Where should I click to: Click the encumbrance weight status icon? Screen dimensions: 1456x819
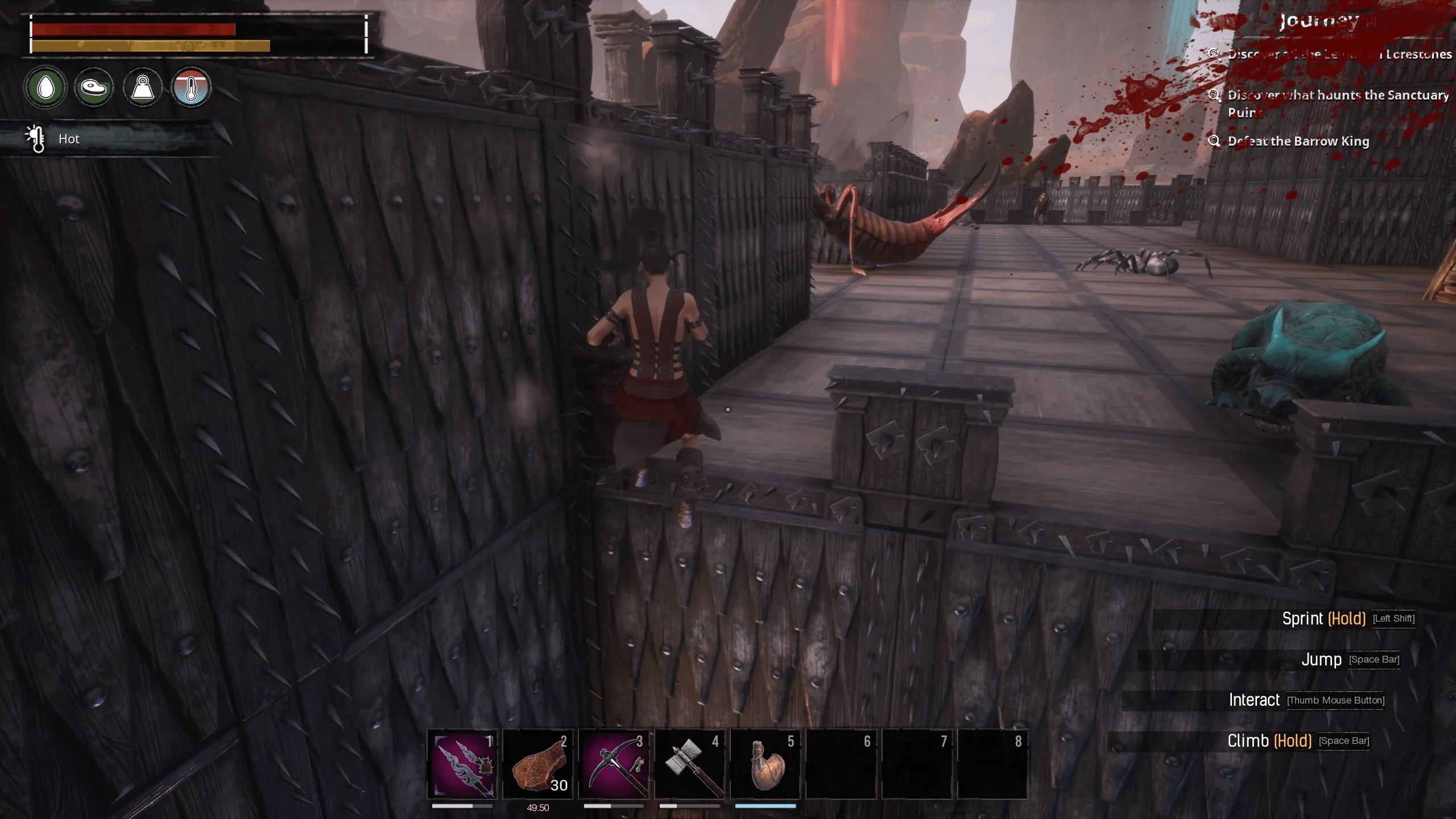[143, 88]
